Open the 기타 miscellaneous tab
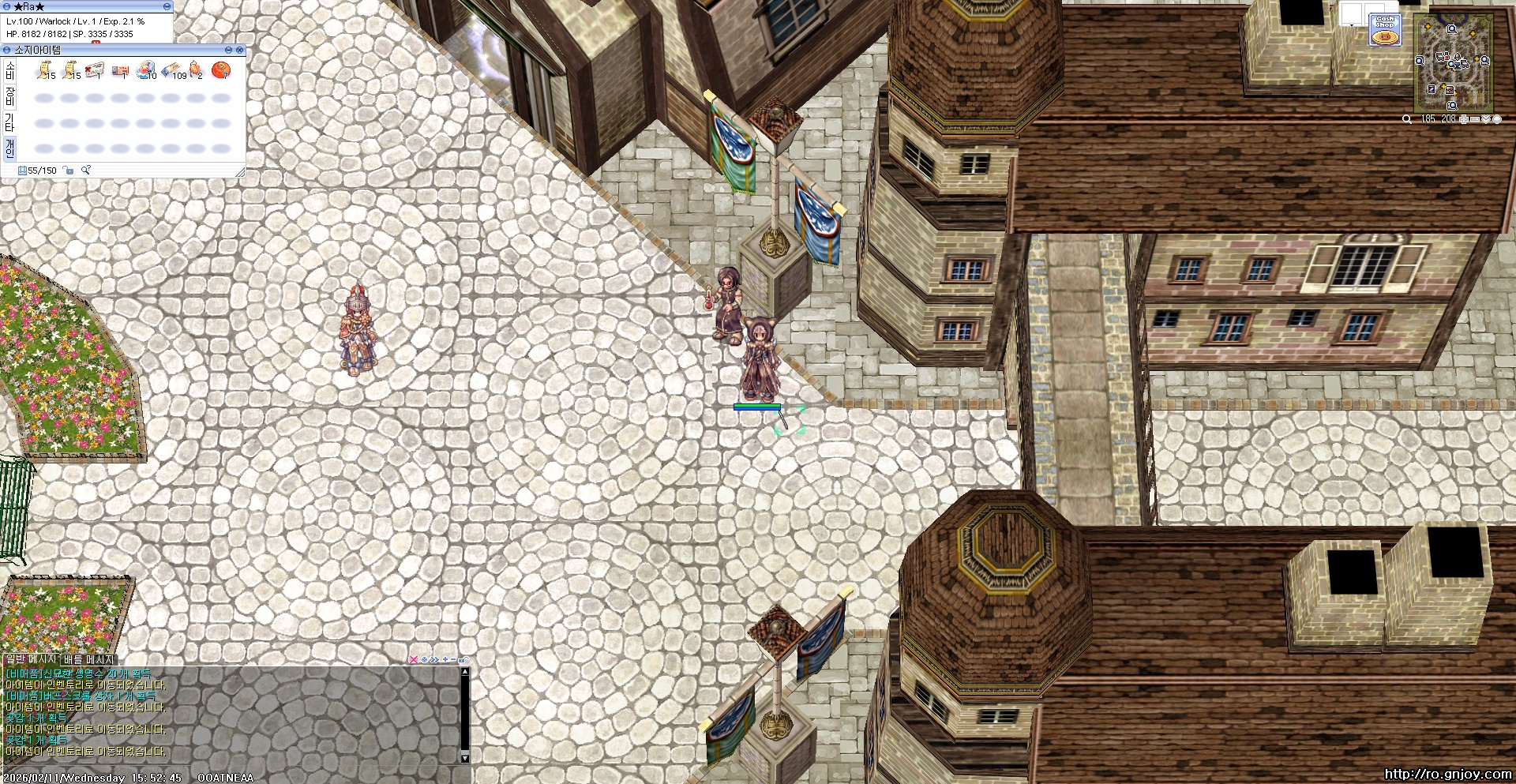The height and width of the screenshot is (784, 1516). pos(9,122)
